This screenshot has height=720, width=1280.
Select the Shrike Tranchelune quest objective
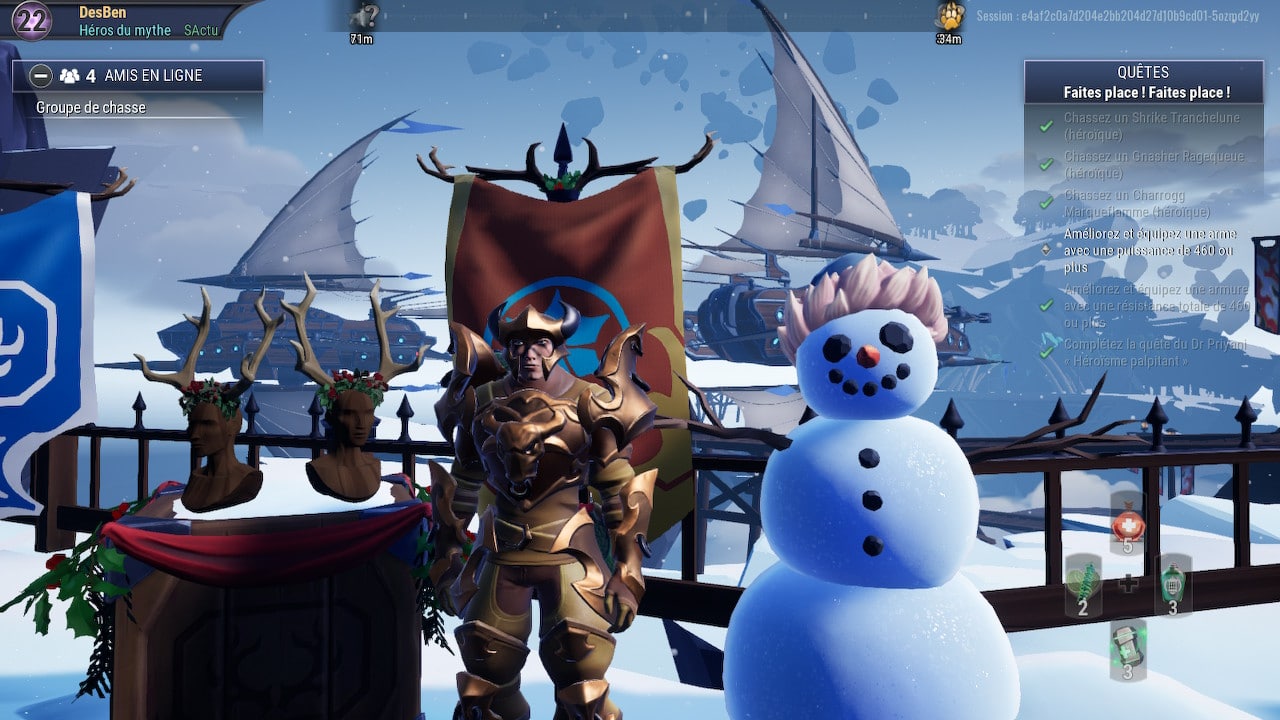click(x=1150, y=125)
